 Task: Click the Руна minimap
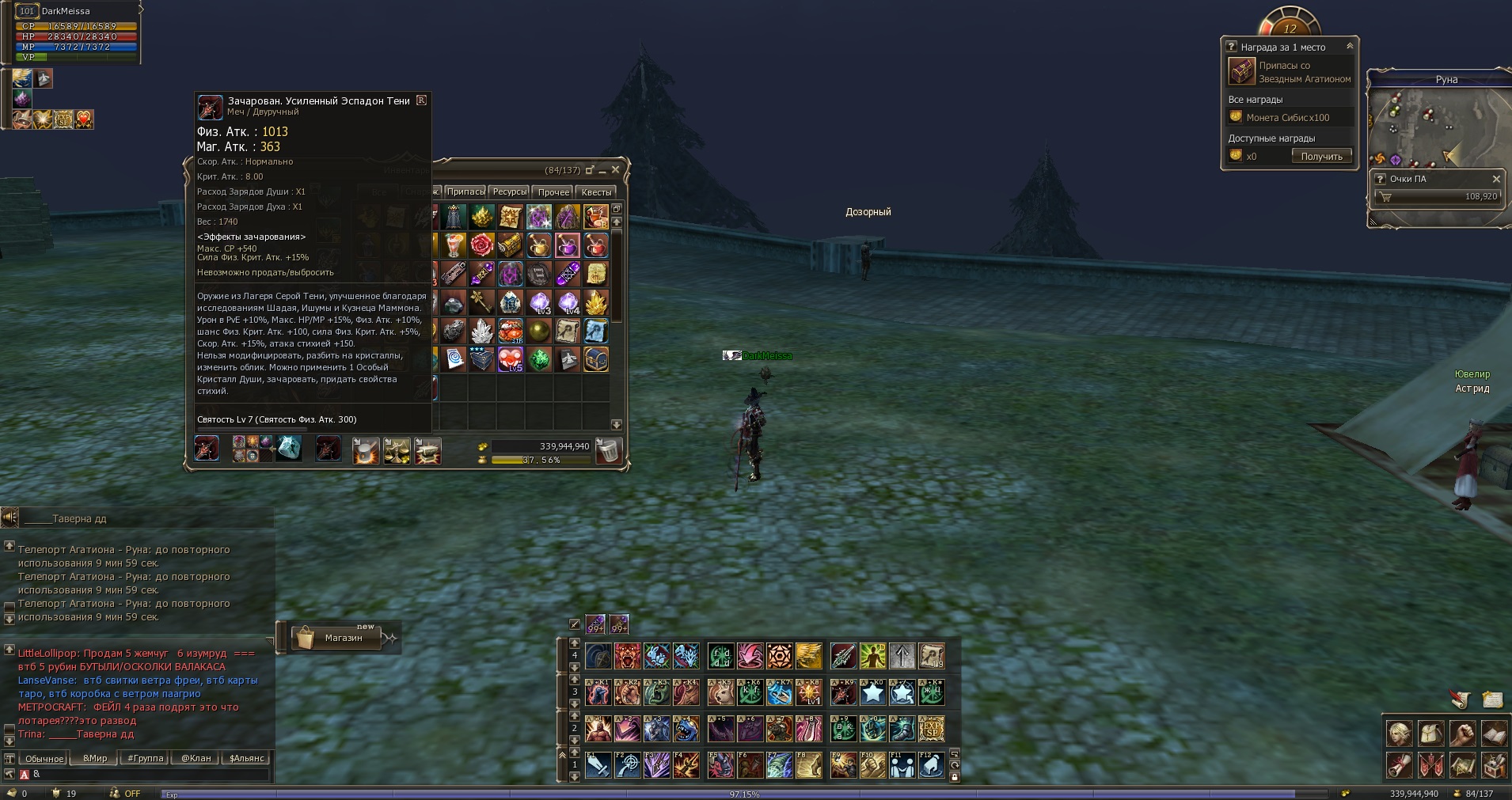[1438, 127]
